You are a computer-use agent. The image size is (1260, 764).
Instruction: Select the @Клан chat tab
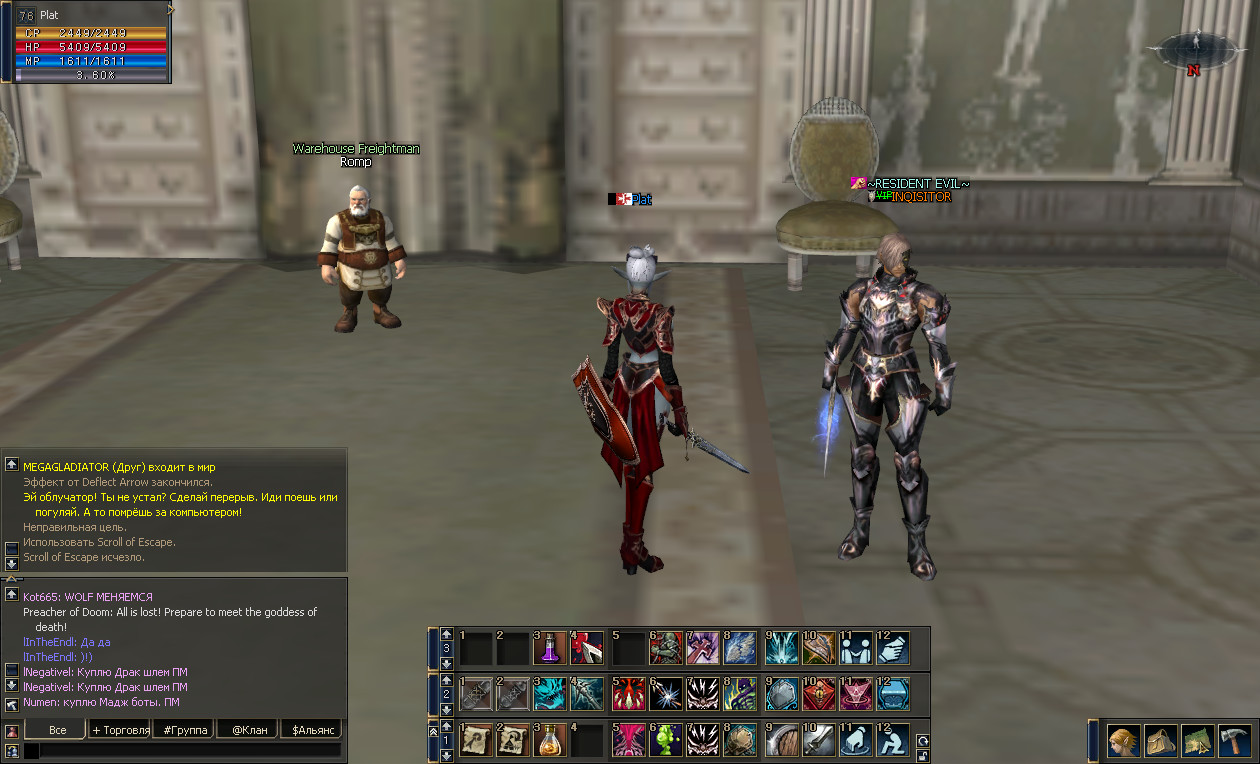tap(249, 730)
